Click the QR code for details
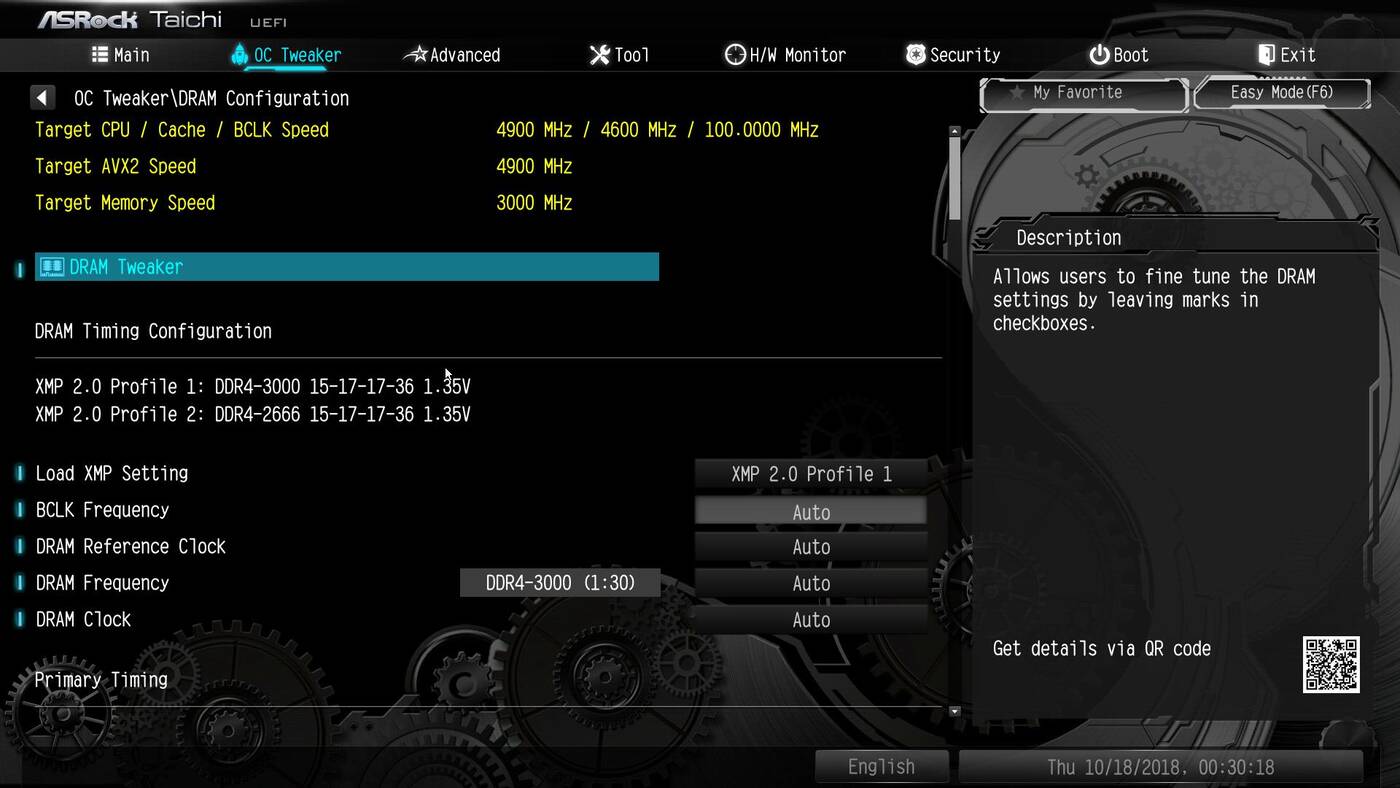The height and width of the screenshot is (788, 1400). pos(1331,664)
